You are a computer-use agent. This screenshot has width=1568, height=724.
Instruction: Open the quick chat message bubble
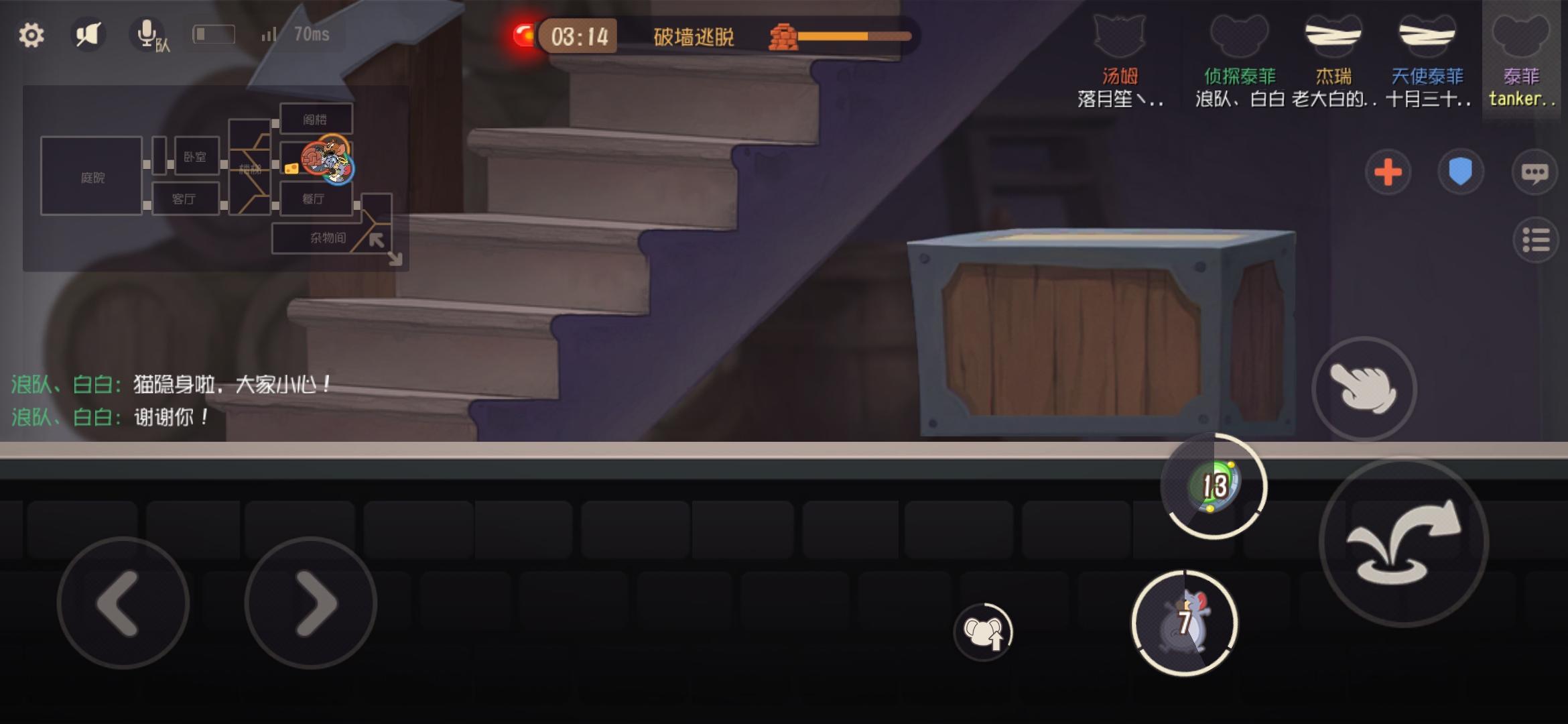1534,172
